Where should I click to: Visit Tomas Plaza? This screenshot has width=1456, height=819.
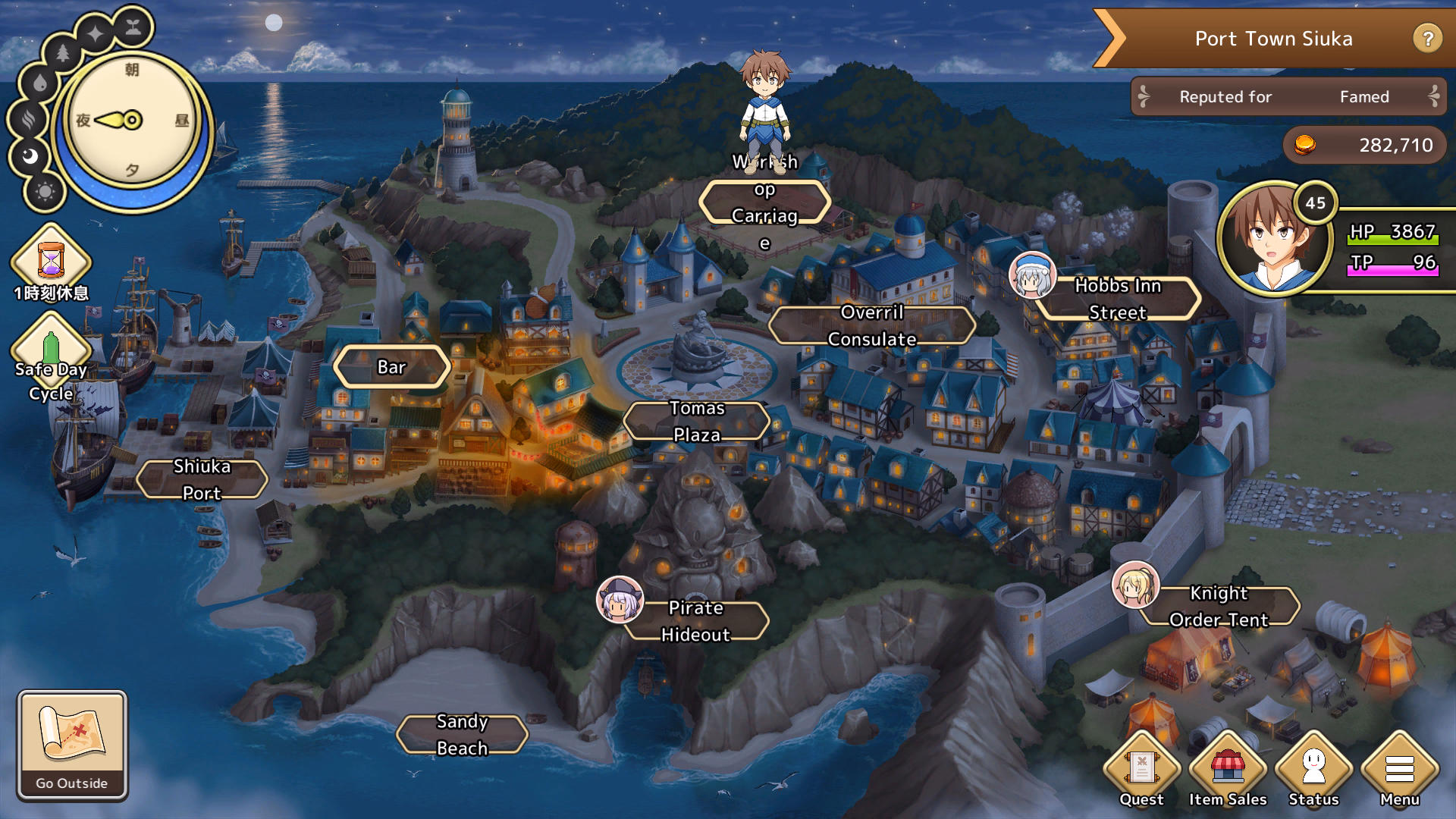(x=697, y=422)
